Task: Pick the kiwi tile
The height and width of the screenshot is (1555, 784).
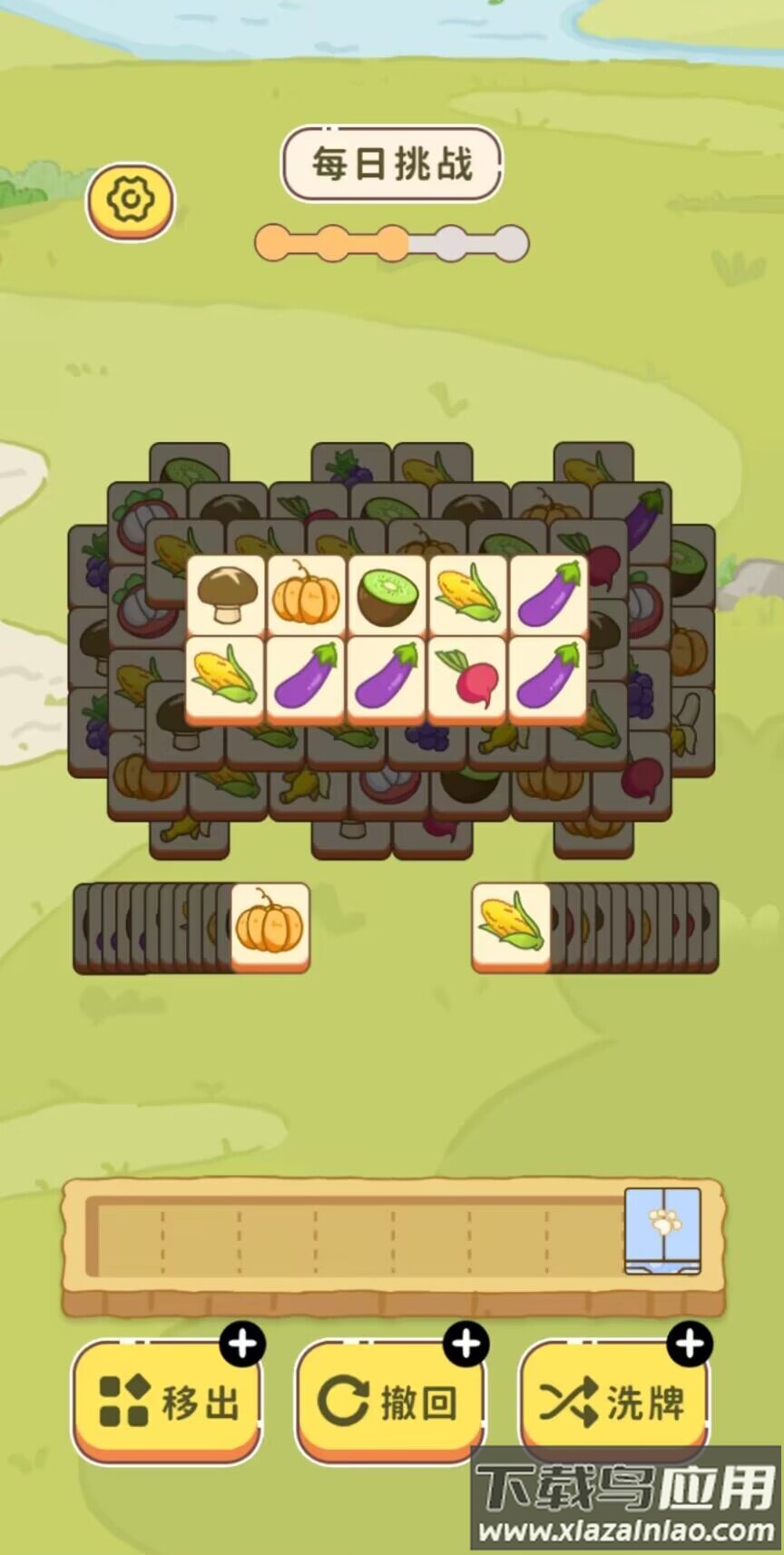Action: point(387,595)
